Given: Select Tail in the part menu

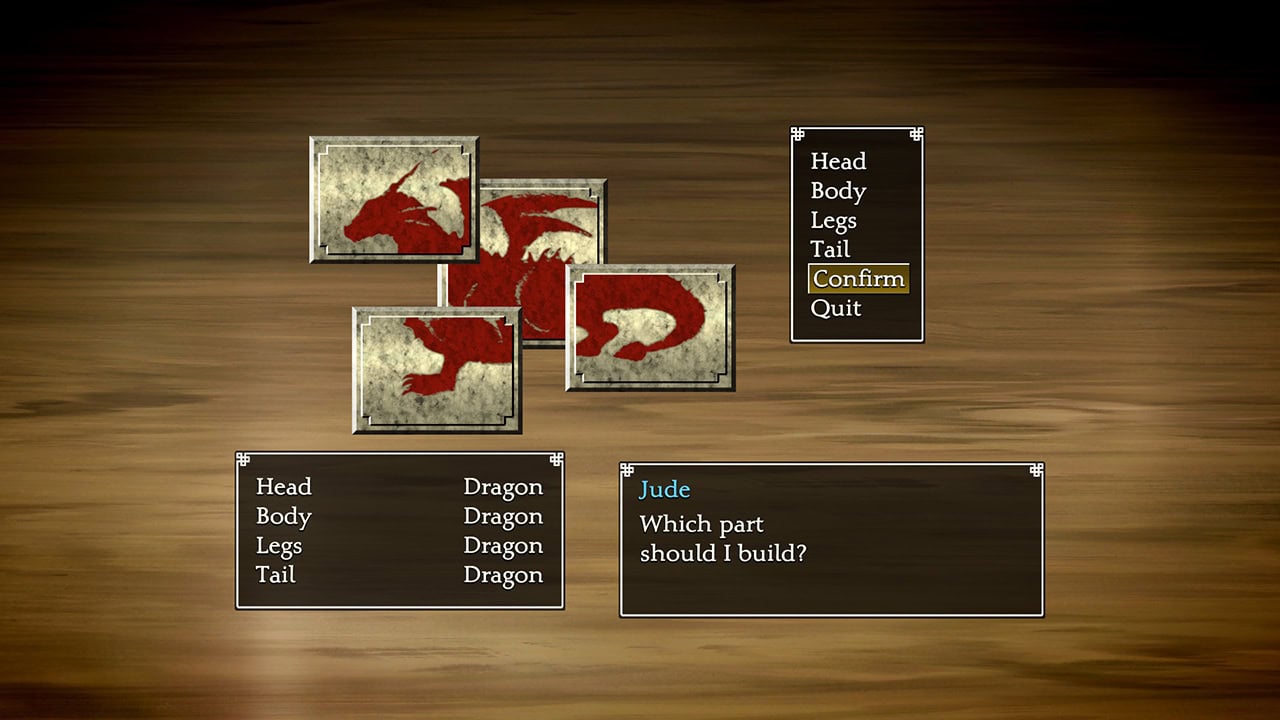Looking at the screenshot, I should 829,249.
